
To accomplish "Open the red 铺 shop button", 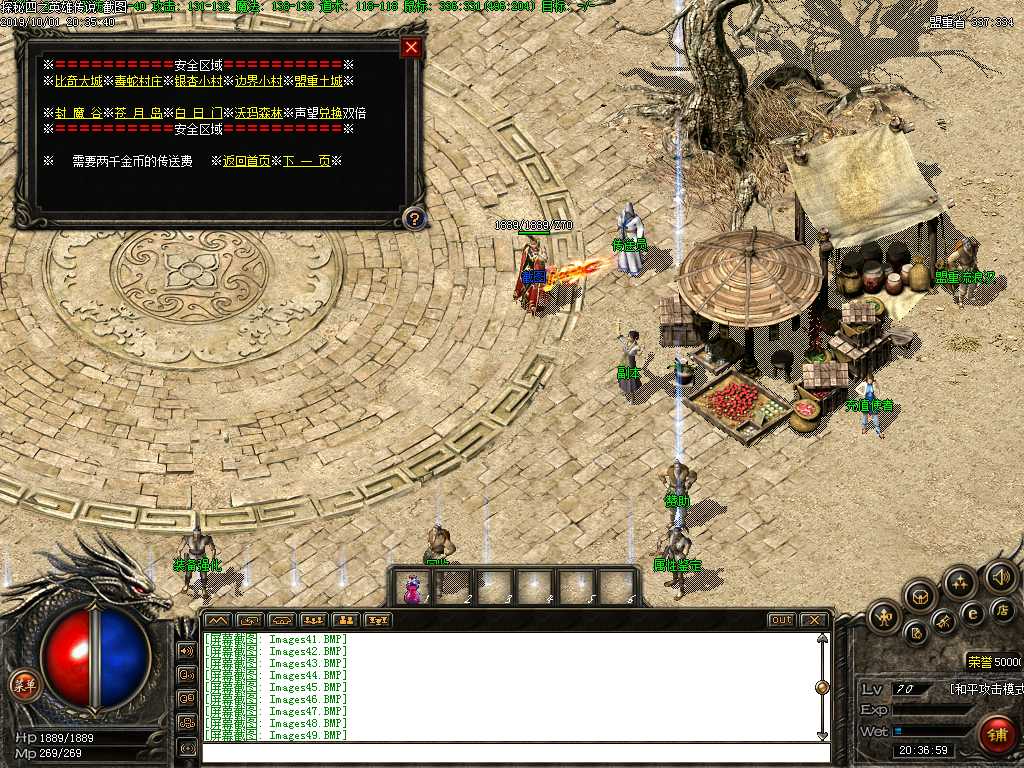I will 997,734.
